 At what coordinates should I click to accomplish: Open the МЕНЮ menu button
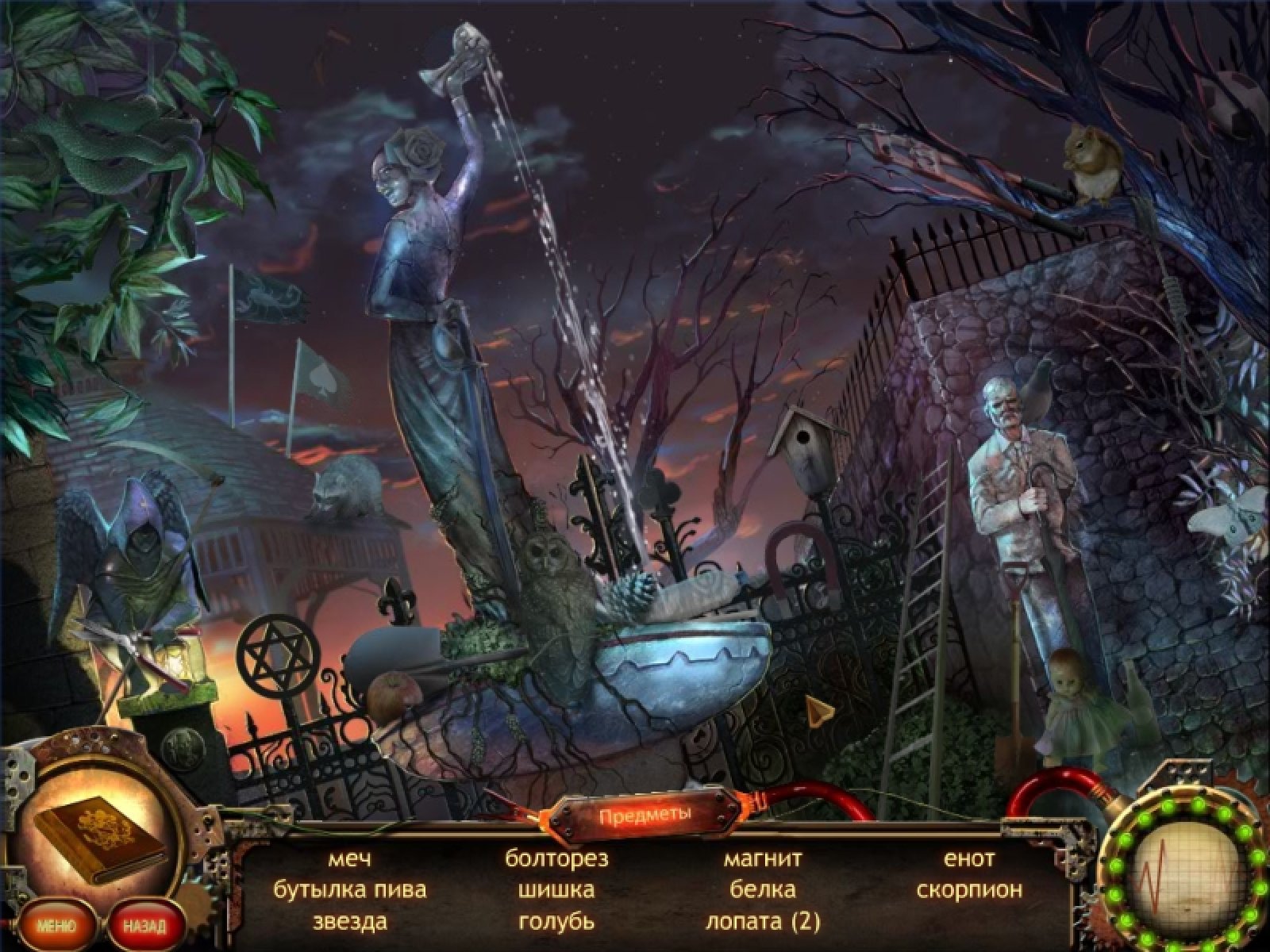54,926
